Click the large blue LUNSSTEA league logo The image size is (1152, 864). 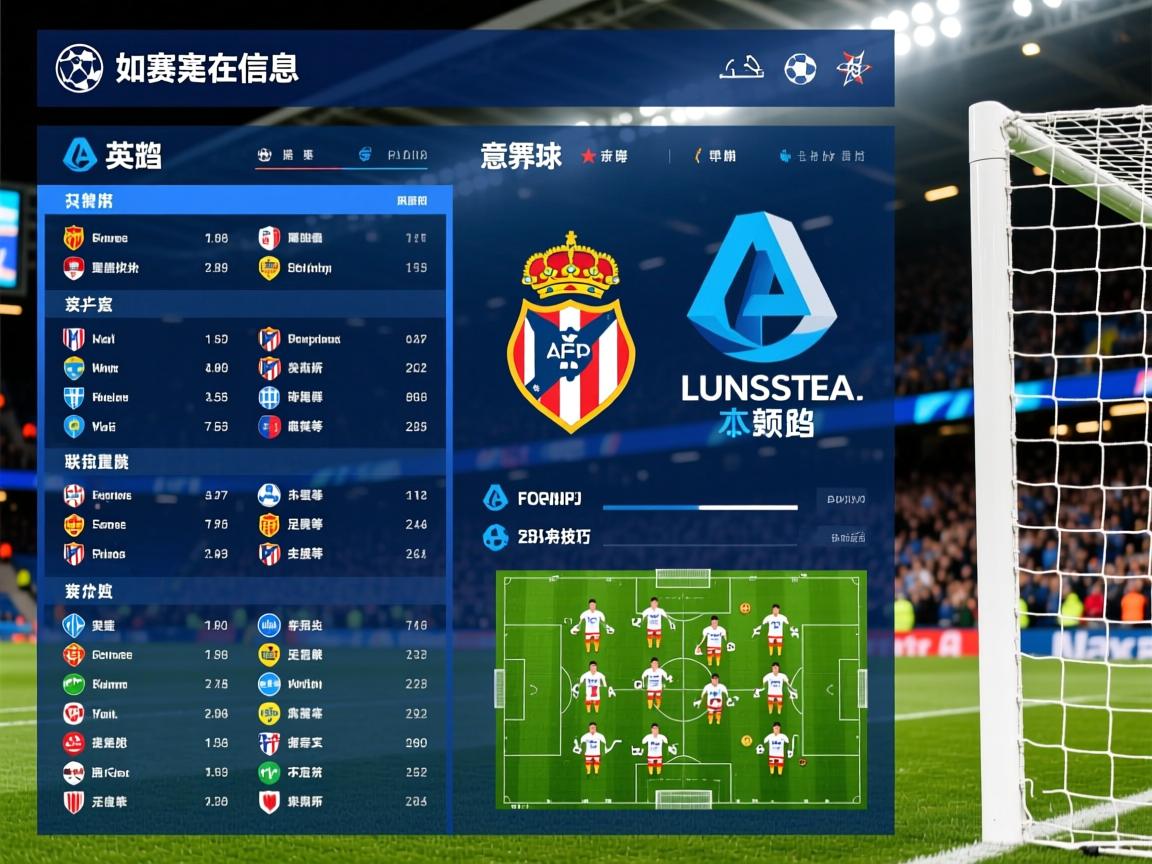click(761, 290)
